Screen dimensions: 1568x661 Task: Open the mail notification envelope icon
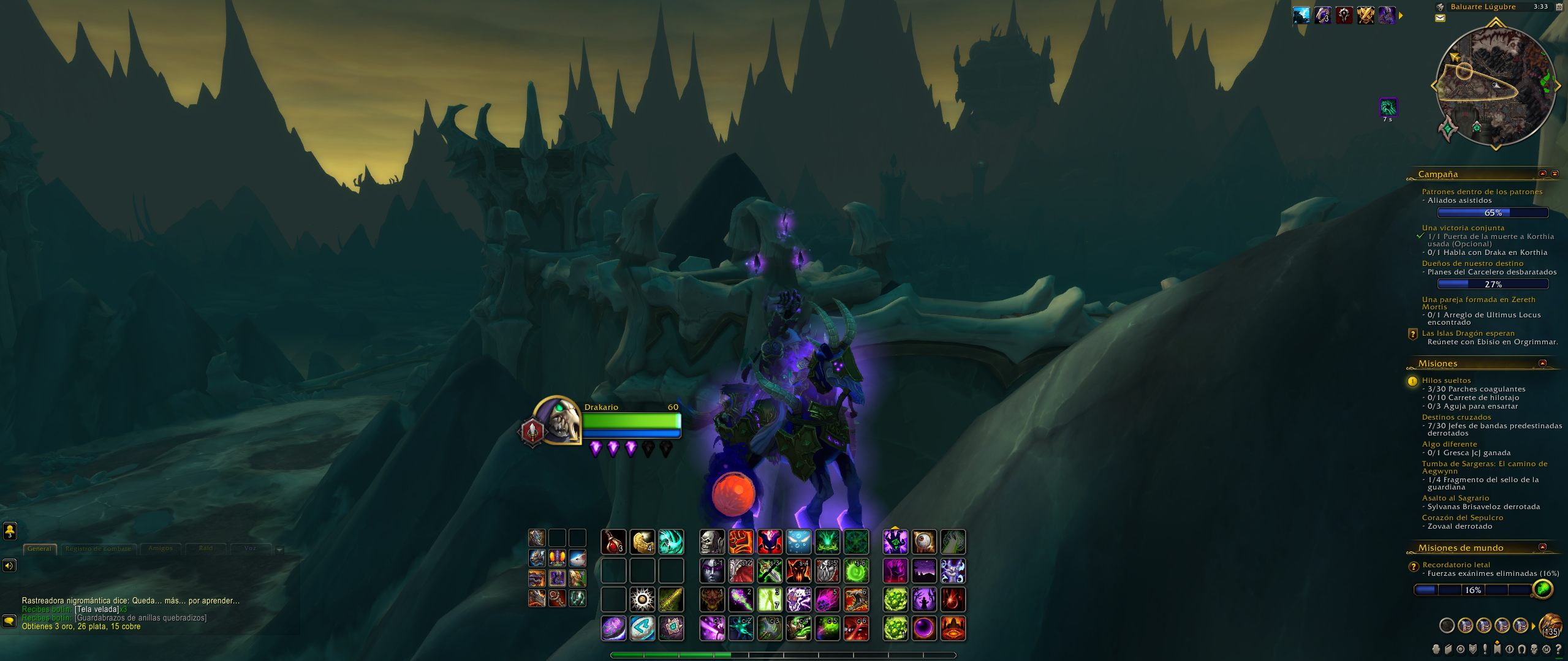tap(1440, 18)
